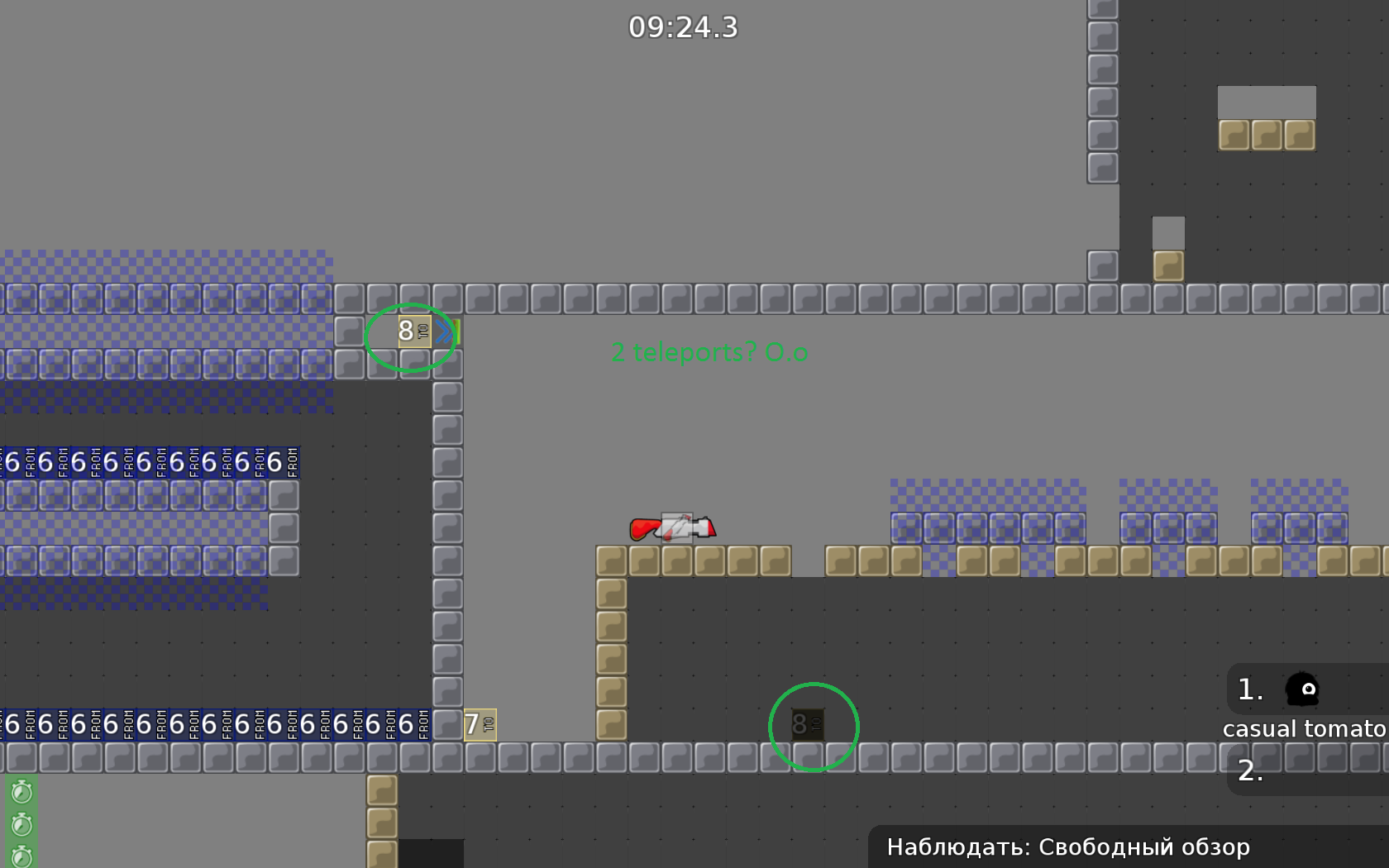This screenshot has height=868, width=1389.
Task: Click the race timer showing 09:24.3
Action: point(684,27)
